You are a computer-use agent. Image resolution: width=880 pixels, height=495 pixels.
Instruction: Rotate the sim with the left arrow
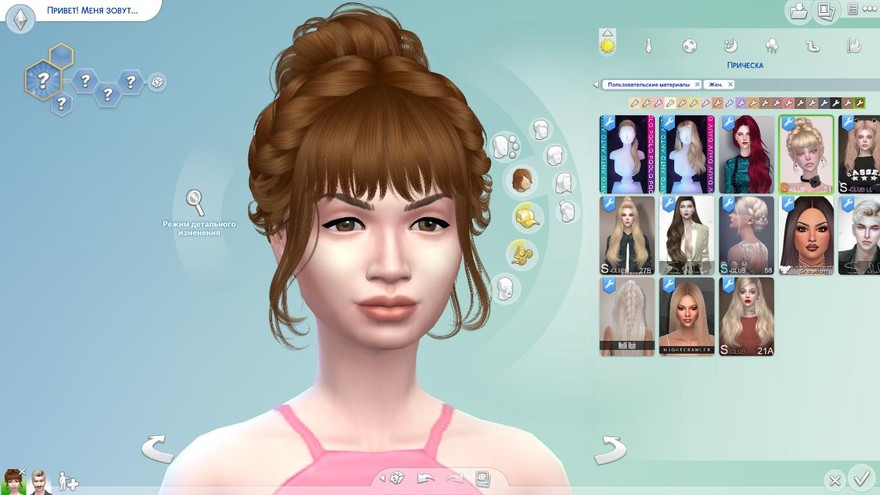click(x=157, y=449)
